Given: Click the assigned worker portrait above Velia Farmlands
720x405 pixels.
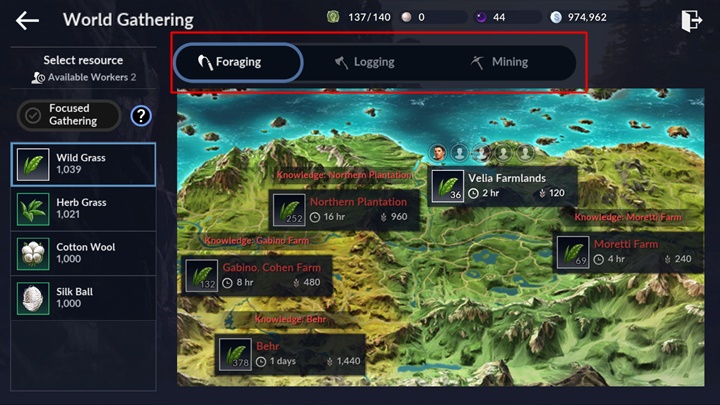Looking at the screenshot, I should point(438,152).
